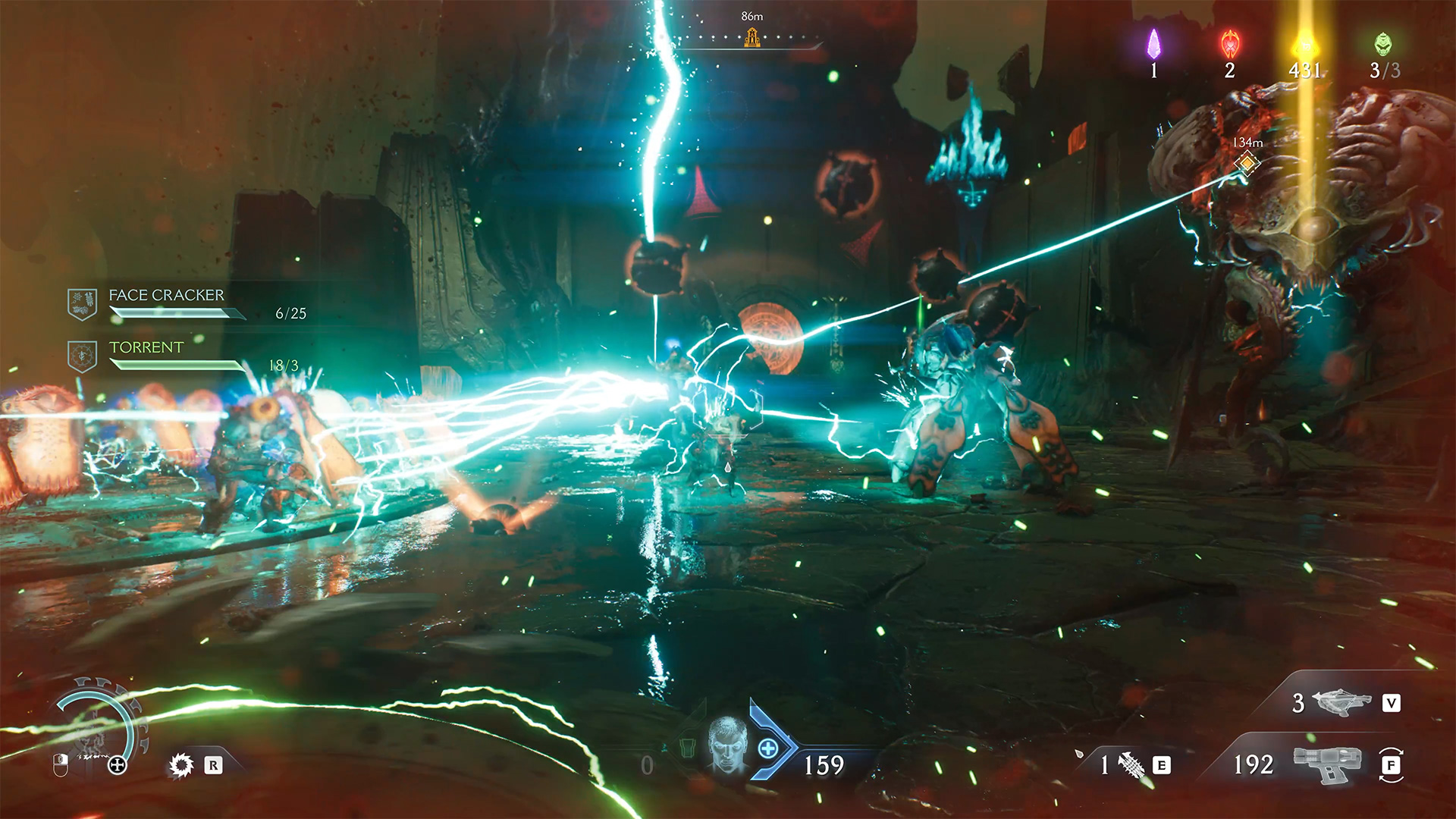Select the equipped gun icon beside 192
Viewport: 1456px width, 819px height.
(1326, 764)
